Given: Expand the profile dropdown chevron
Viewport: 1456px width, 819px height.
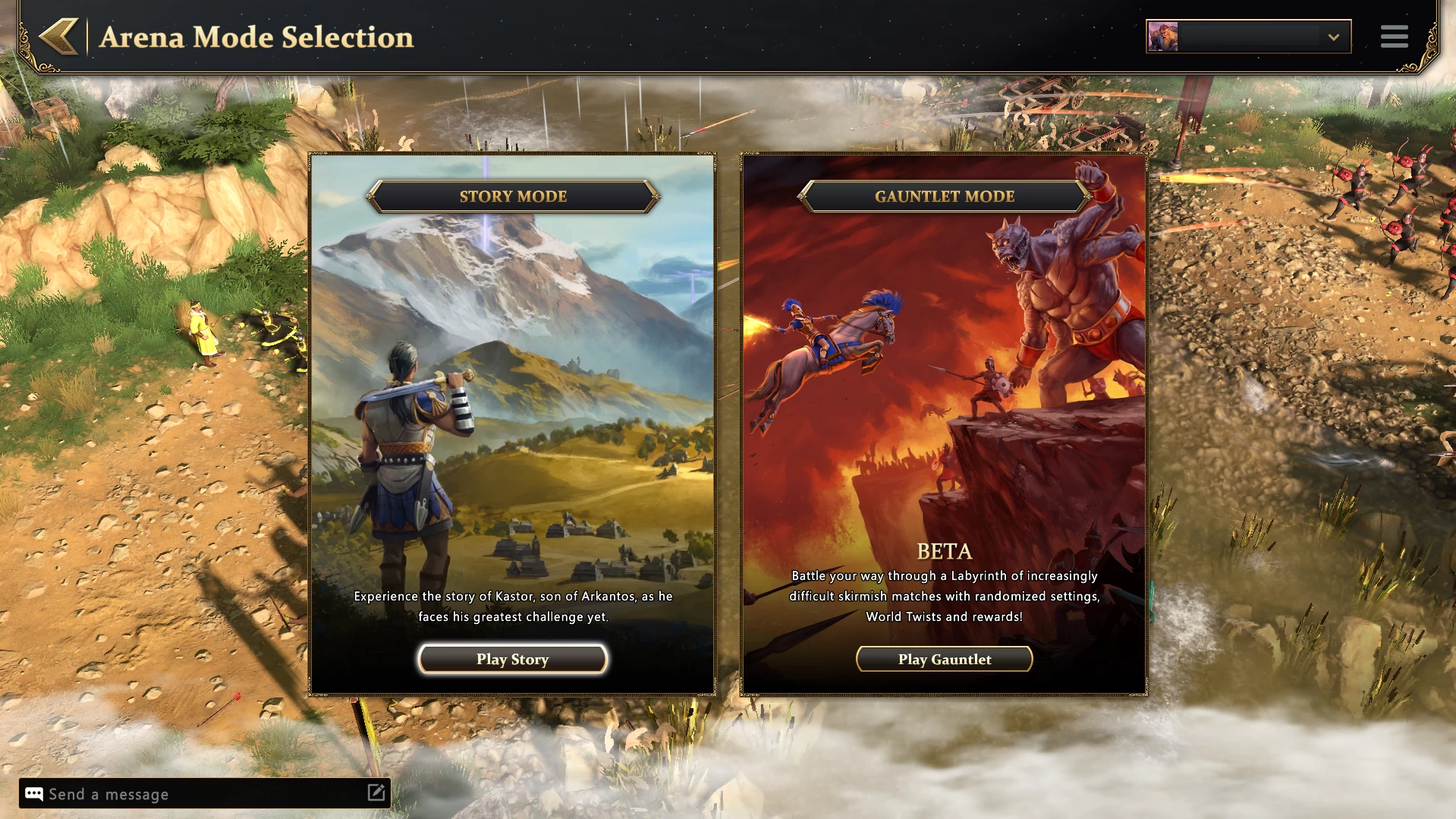Looking at the screenshot, I should (x=1332, y=36).
